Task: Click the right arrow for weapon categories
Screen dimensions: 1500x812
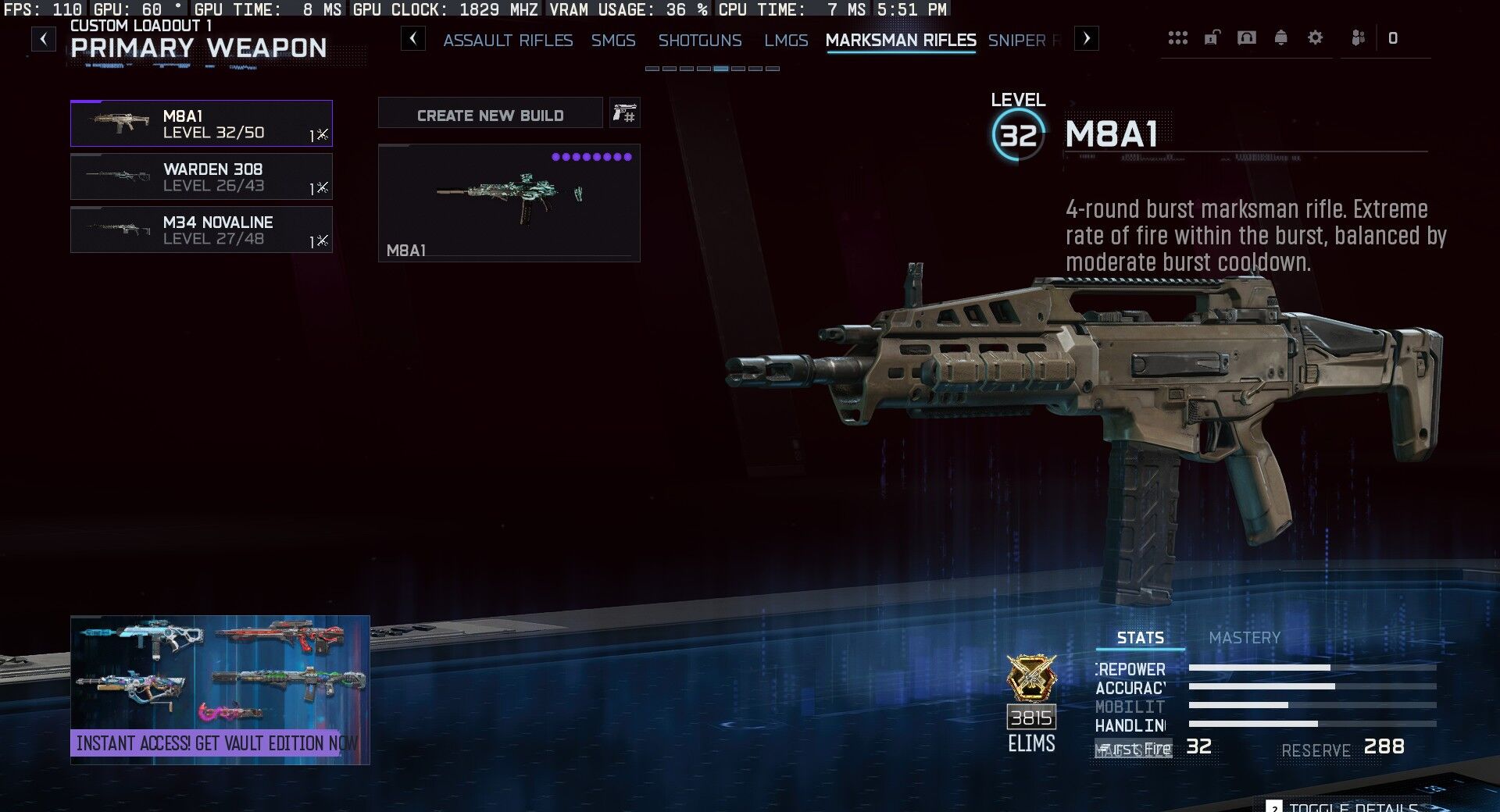Action: click(1087, 38)
